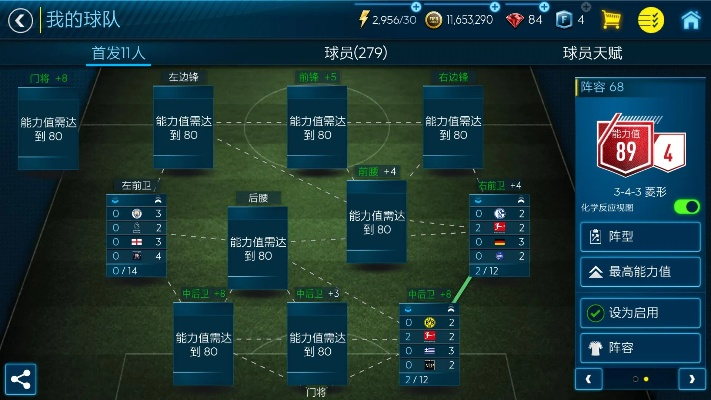Select the 后腰 player slot
Viewport: 711px width, 400px height.
coord(257,248)
